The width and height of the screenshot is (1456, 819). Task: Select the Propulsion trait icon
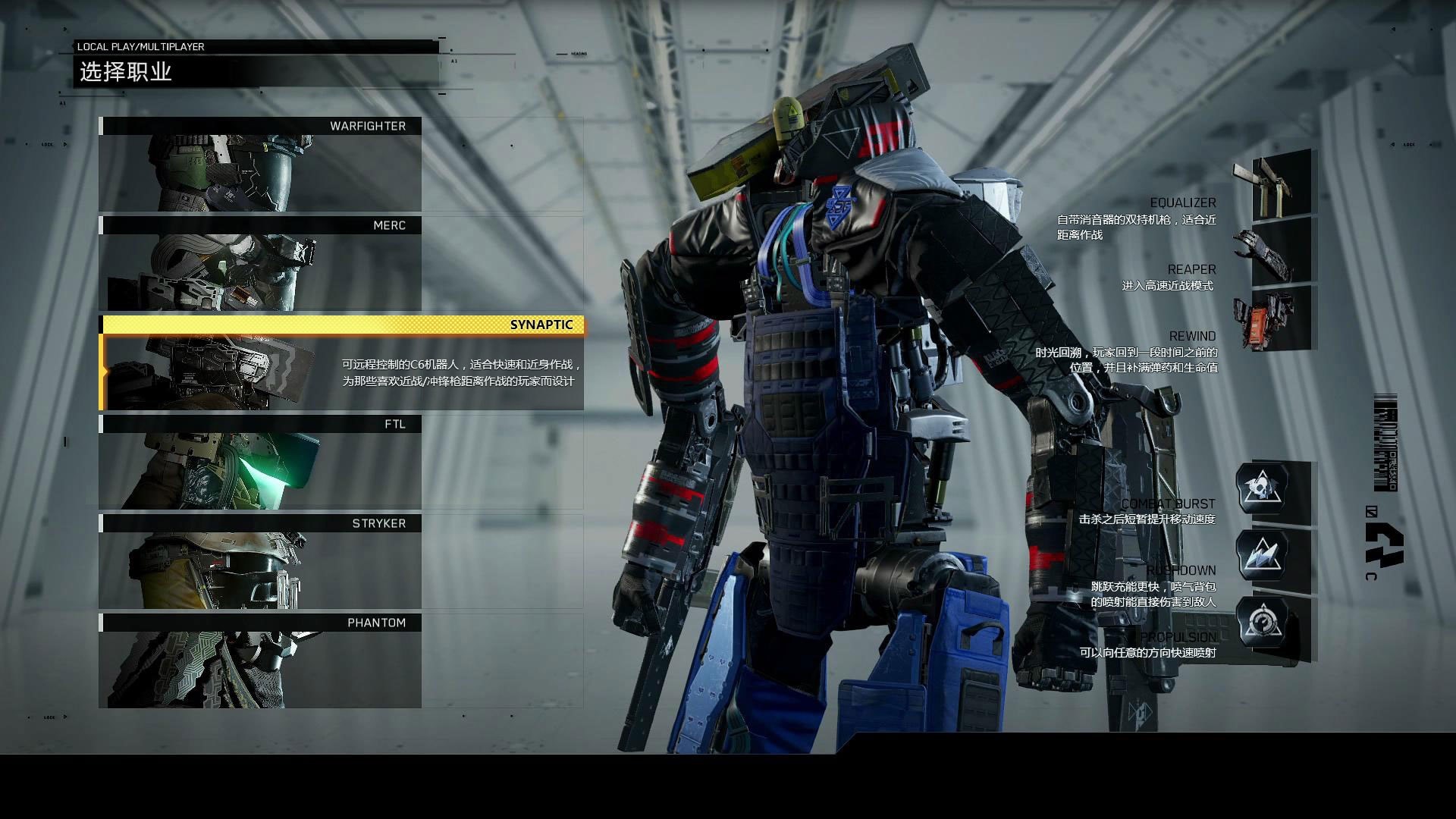point(1262,623)
